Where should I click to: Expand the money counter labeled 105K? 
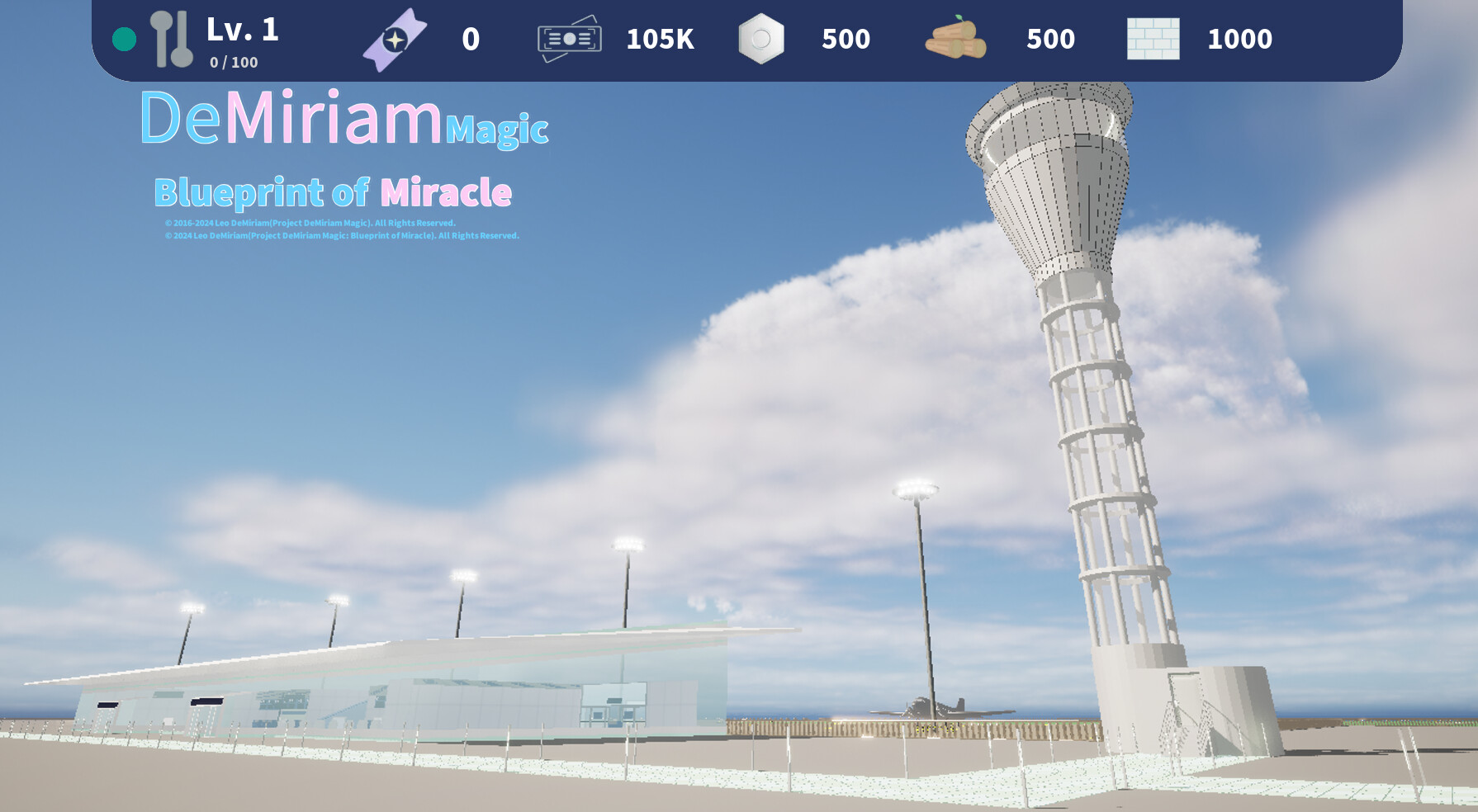661,38
